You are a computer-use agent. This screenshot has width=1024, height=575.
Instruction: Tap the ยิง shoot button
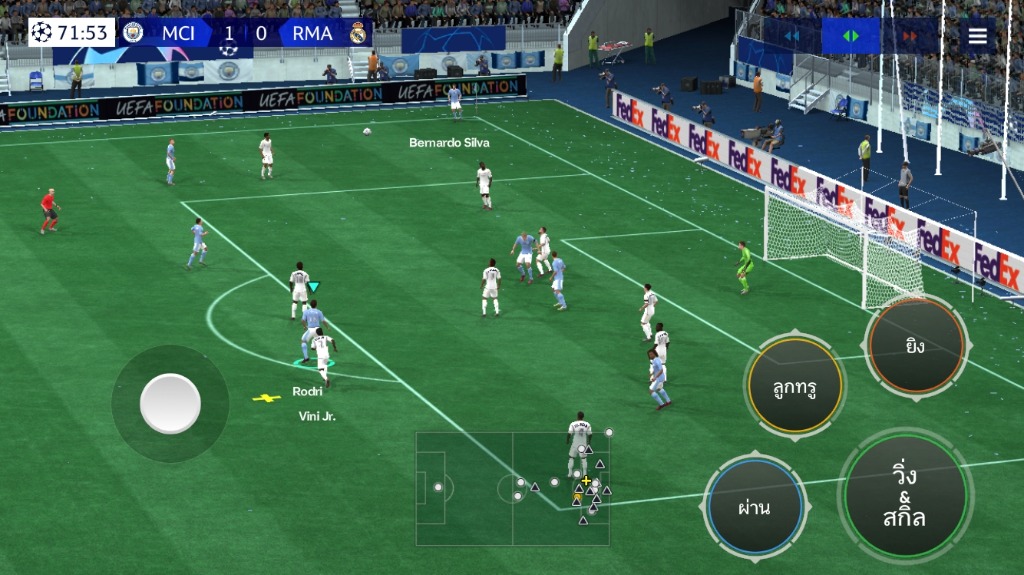pos(915,346)
